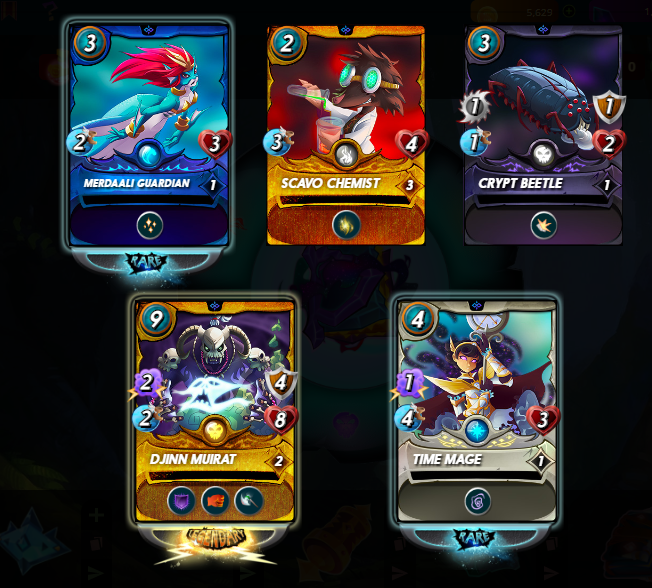652x588 pixels.
Task: View the Crypt Beetle's ability icon
Action: [543, 224]
